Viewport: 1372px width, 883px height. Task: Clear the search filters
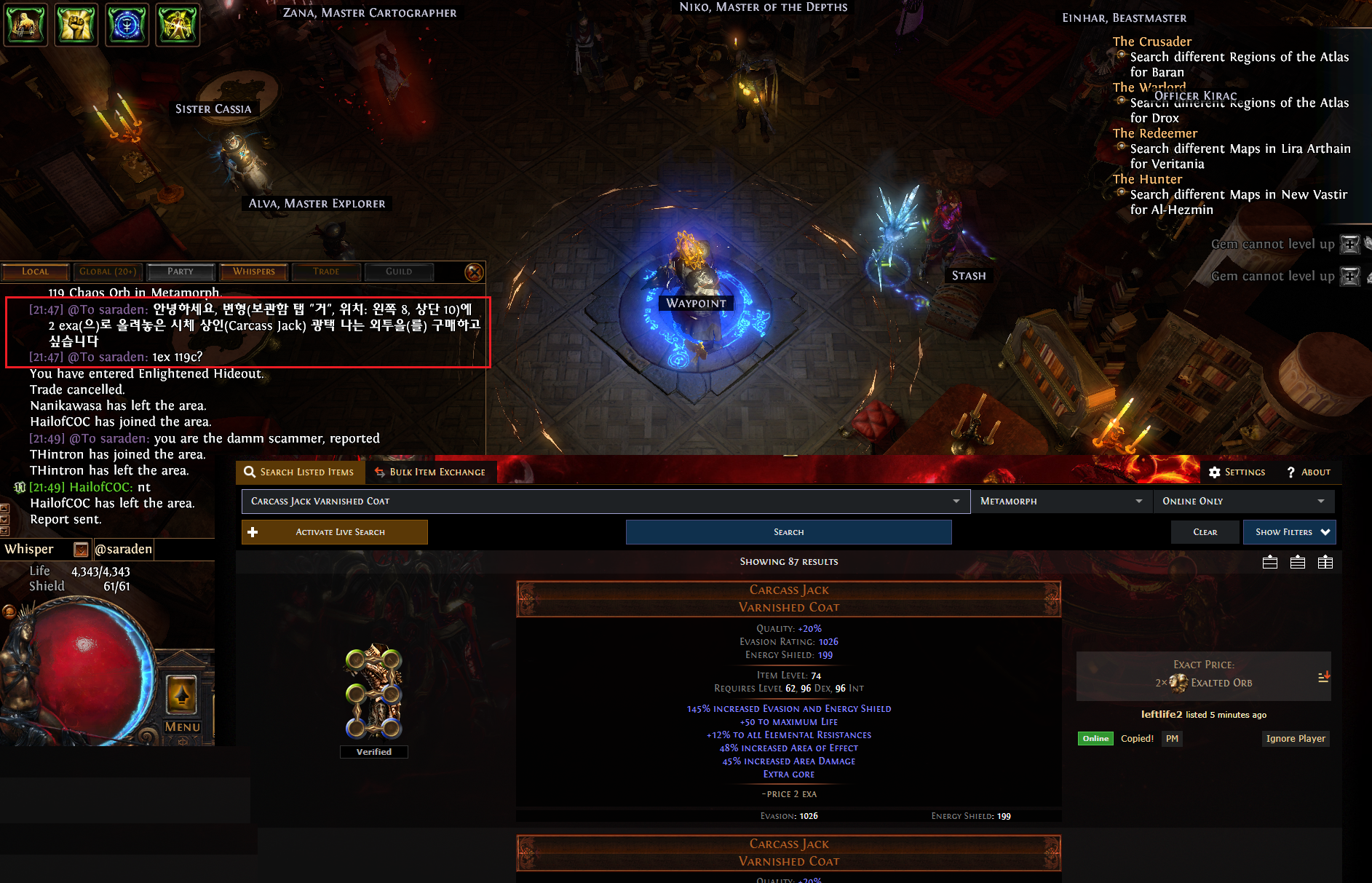(x=1205, y=532)
